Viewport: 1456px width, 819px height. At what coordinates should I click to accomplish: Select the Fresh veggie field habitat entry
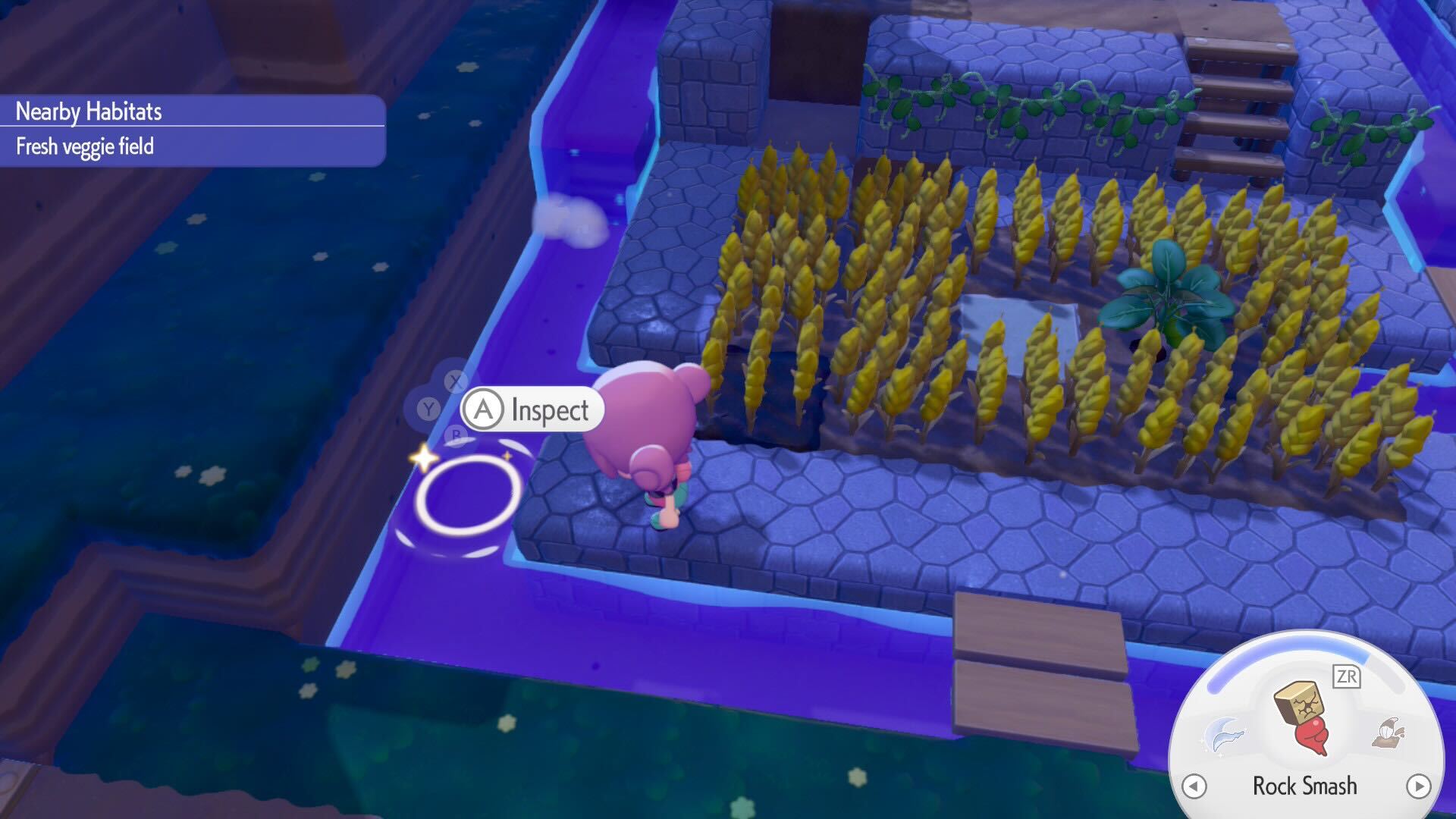click(83, 147)
